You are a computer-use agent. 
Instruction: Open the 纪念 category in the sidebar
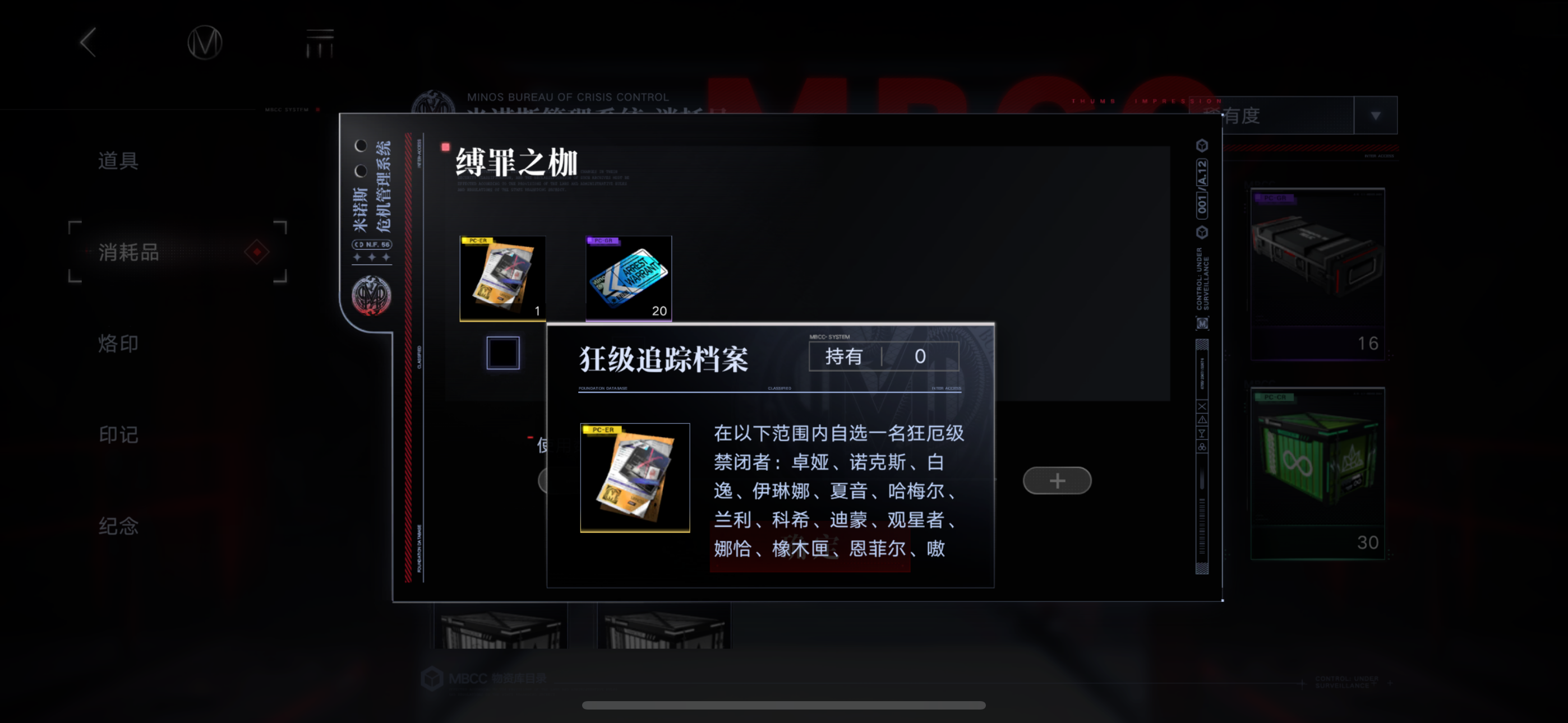tap(119, 526)
